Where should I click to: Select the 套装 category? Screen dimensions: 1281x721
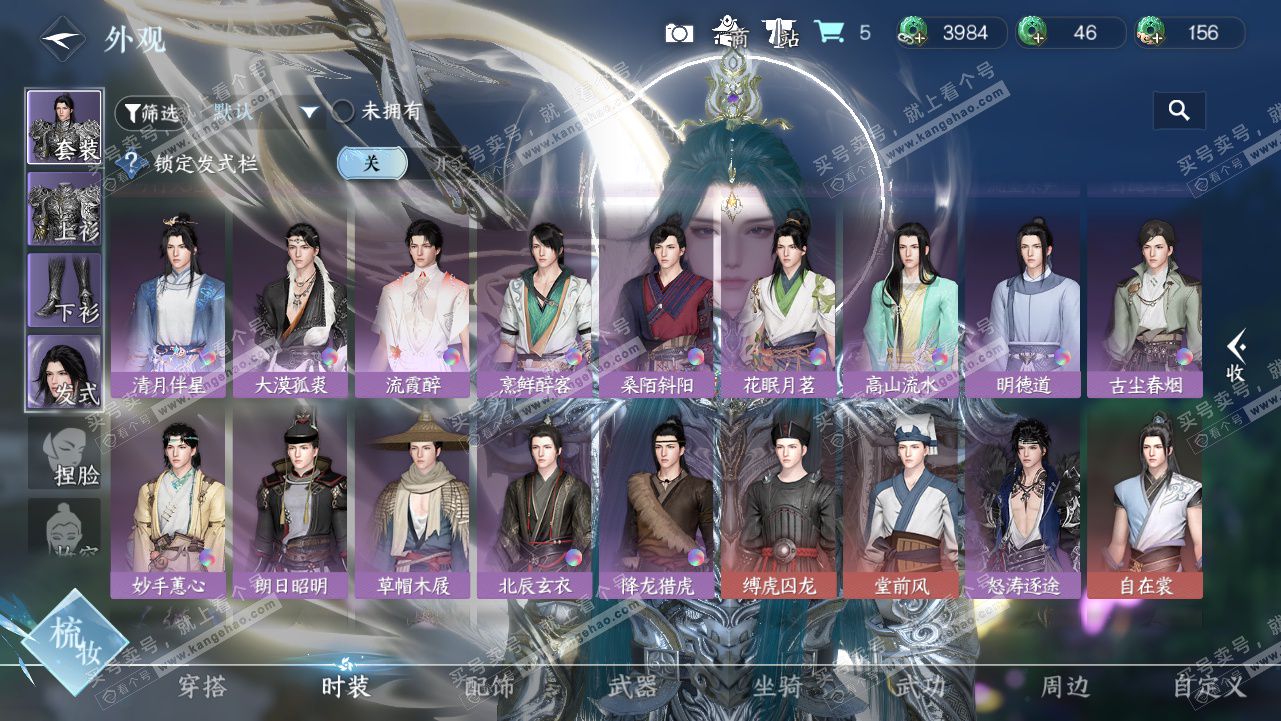(65, 128)
